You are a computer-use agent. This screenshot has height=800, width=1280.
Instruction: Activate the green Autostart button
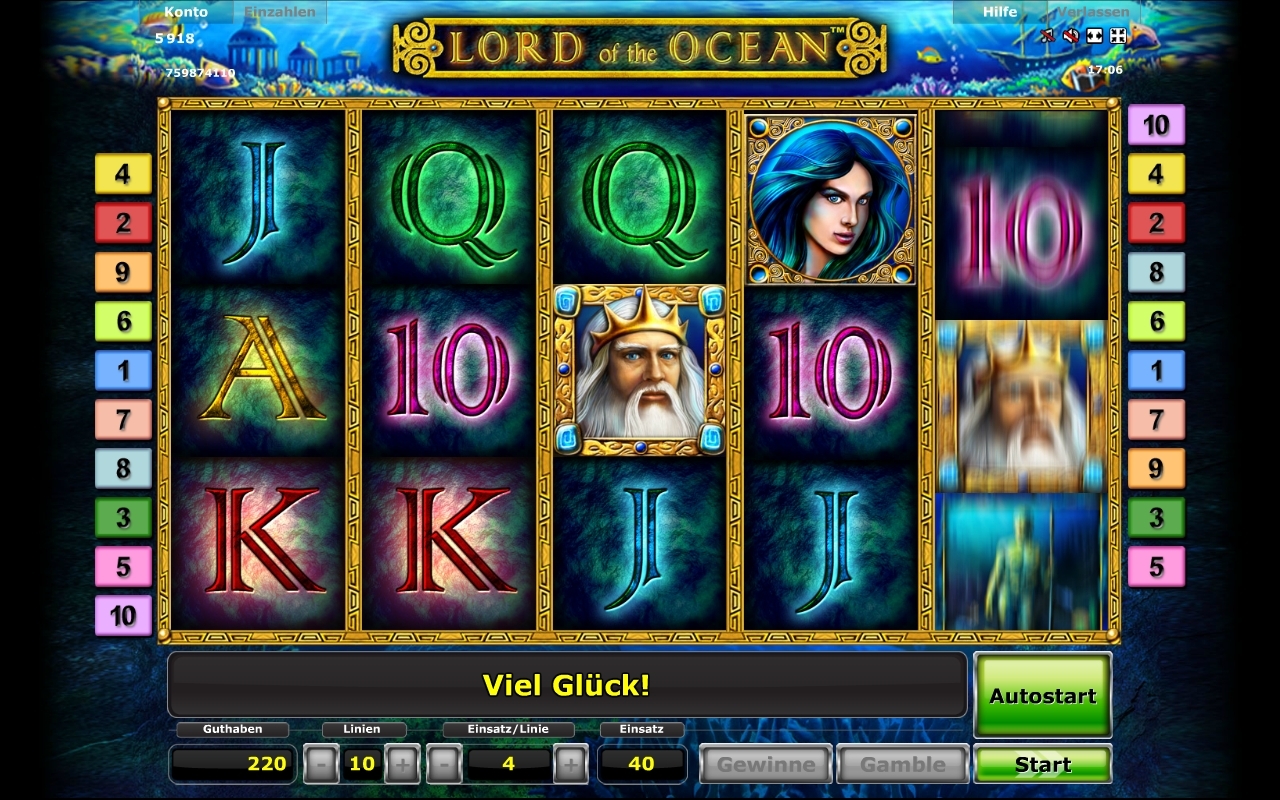coord(1042,696)
